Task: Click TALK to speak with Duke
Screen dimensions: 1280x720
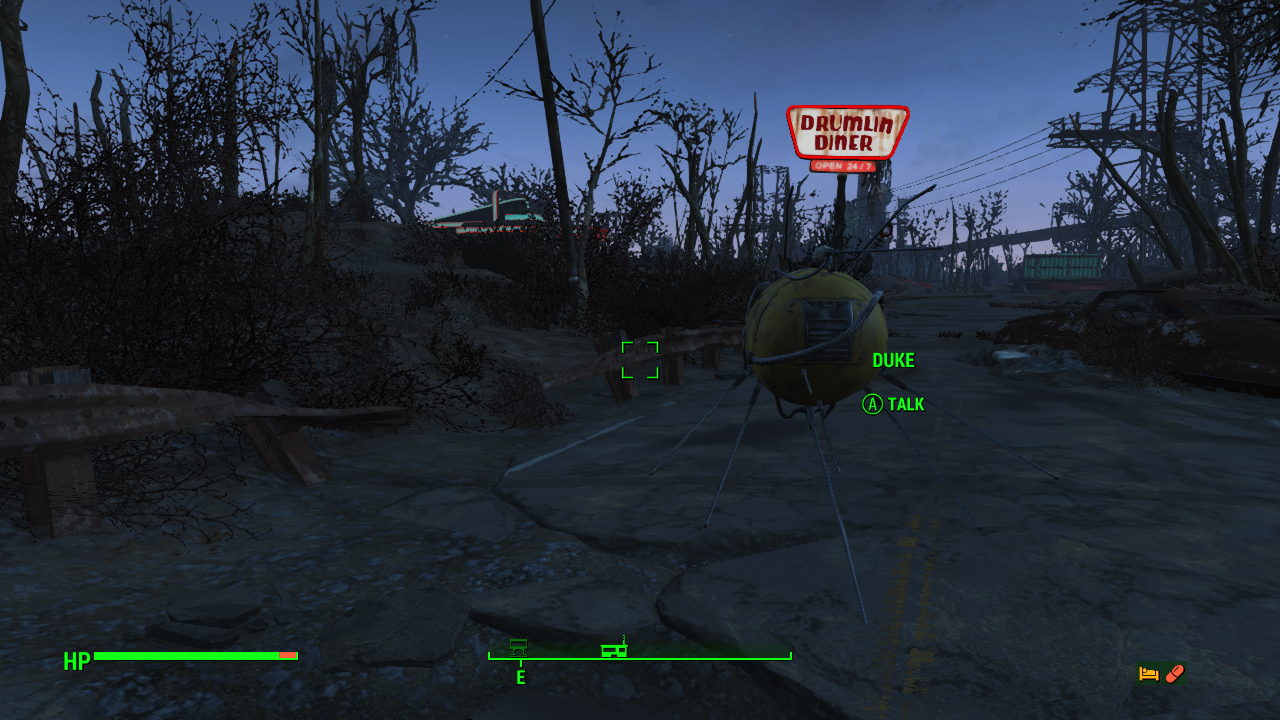Action: pos(906,405)
